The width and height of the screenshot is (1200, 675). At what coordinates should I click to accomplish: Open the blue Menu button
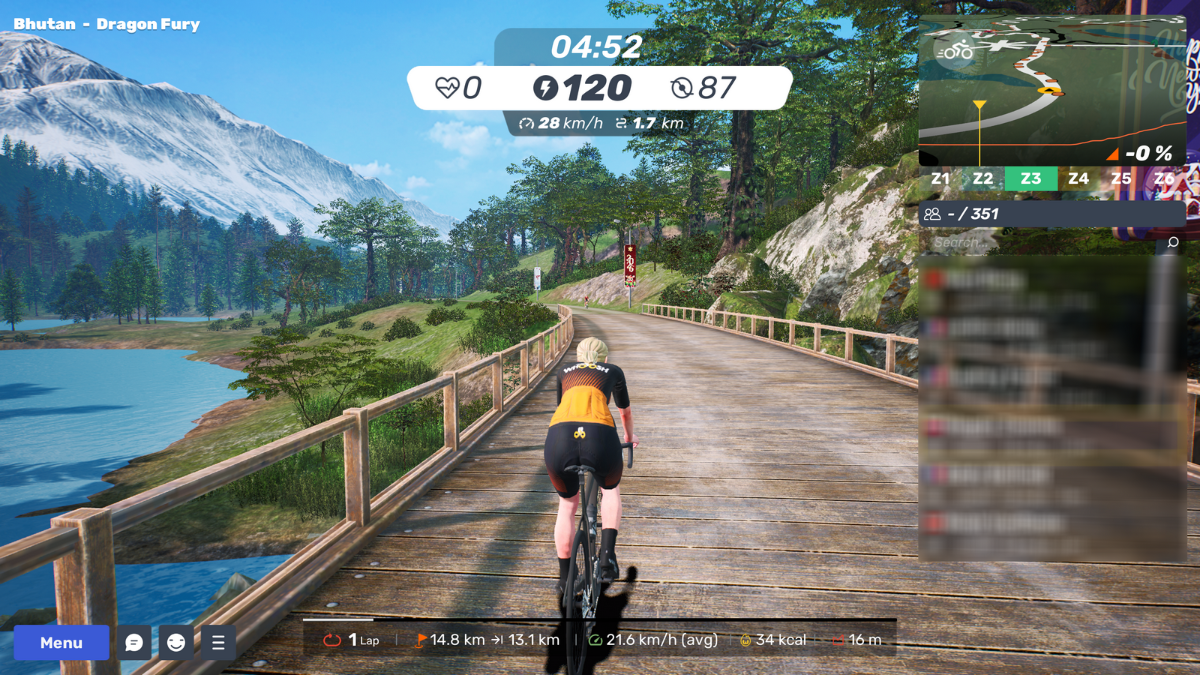61,643
